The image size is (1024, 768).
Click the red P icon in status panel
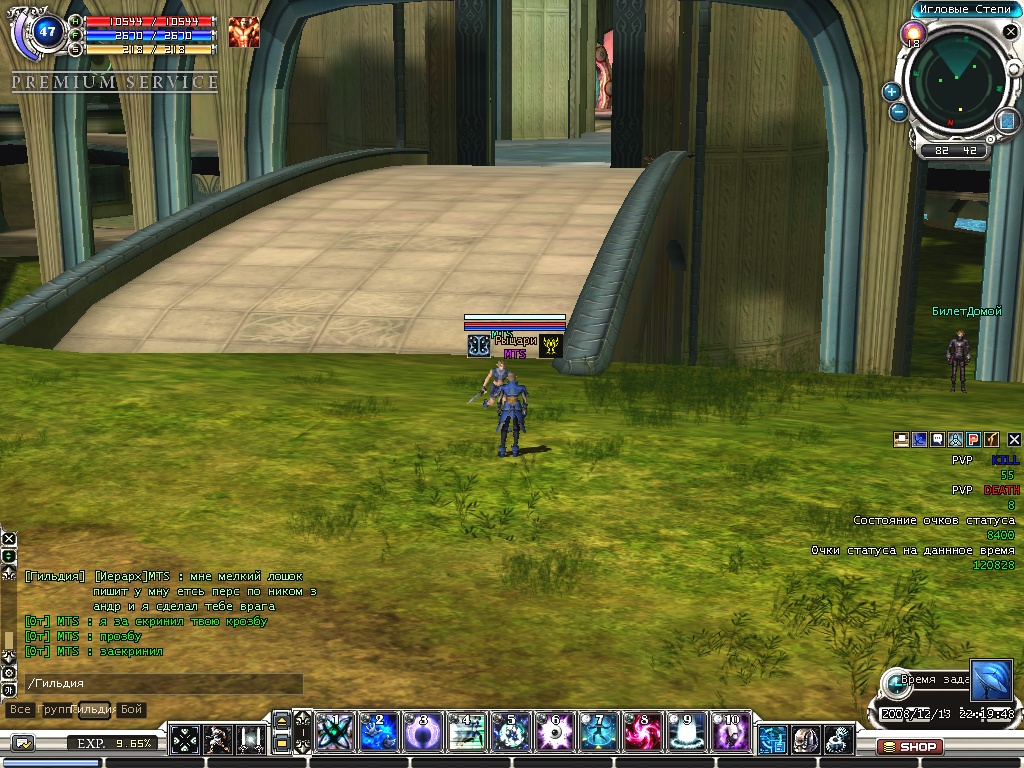[973, 439]
